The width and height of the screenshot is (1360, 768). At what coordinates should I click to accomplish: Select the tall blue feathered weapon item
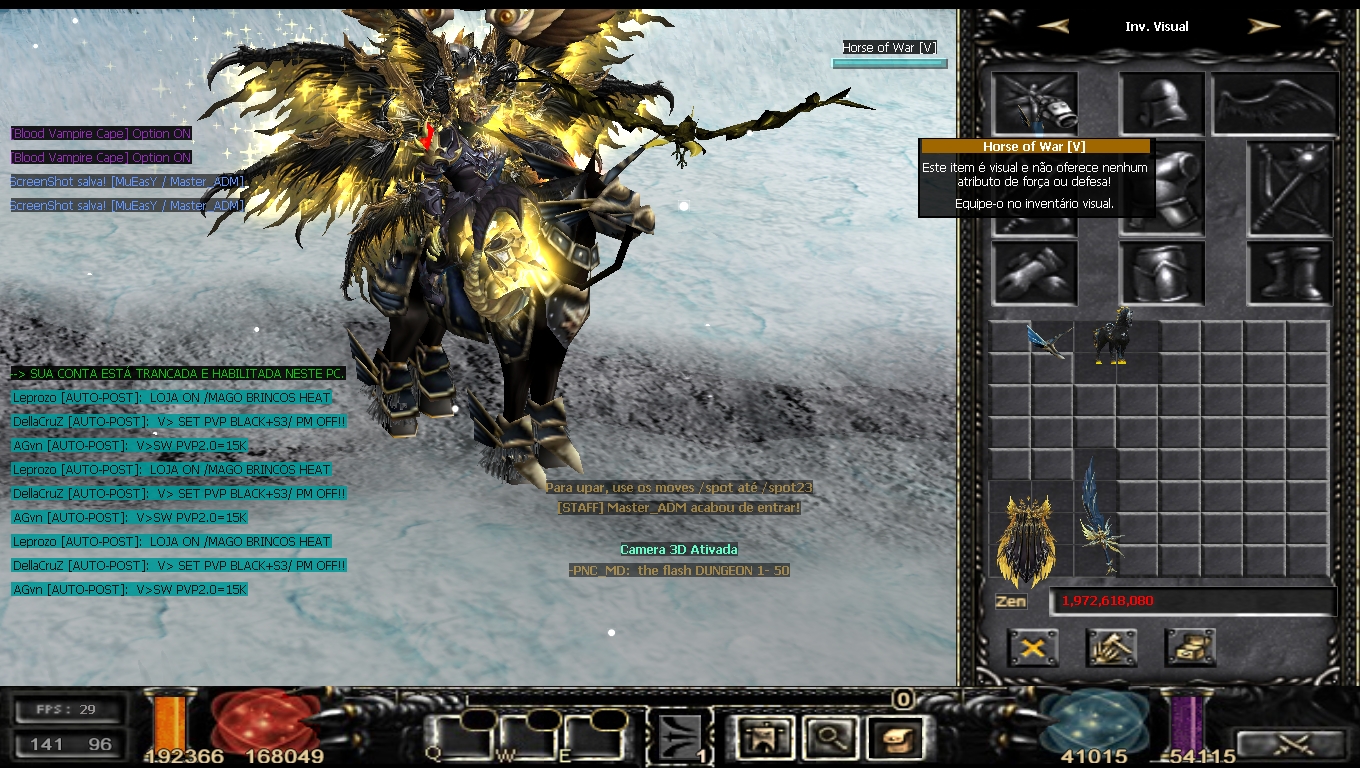(1098, 518)
